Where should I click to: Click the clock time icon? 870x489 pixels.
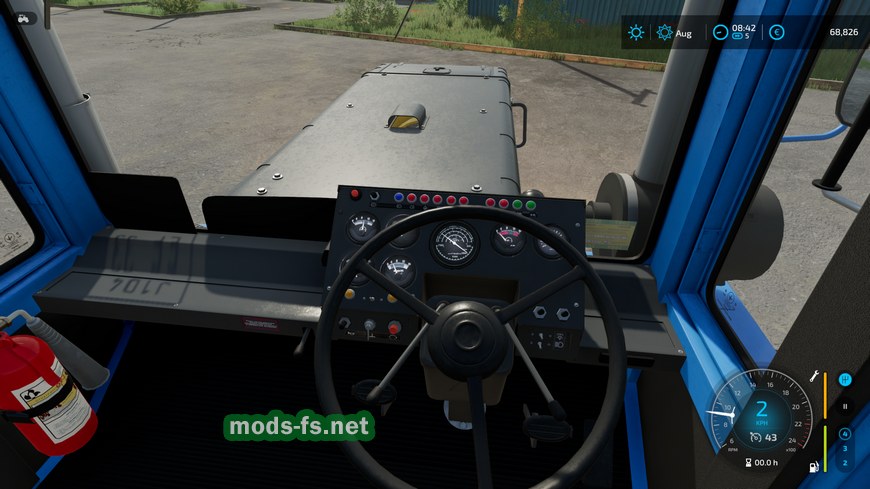[x=720, y=32]
